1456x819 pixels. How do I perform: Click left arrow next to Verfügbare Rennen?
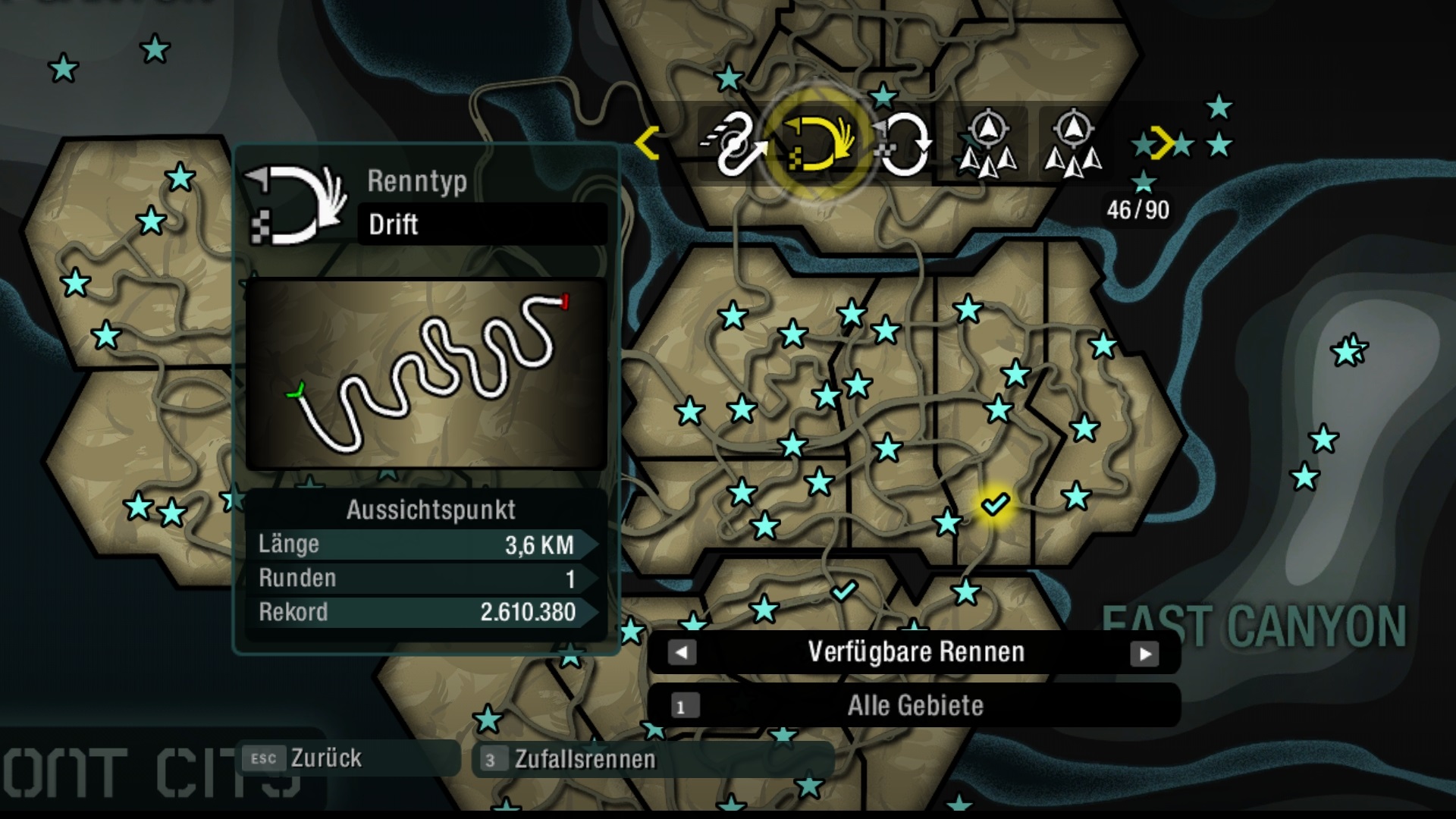[682, 652]
